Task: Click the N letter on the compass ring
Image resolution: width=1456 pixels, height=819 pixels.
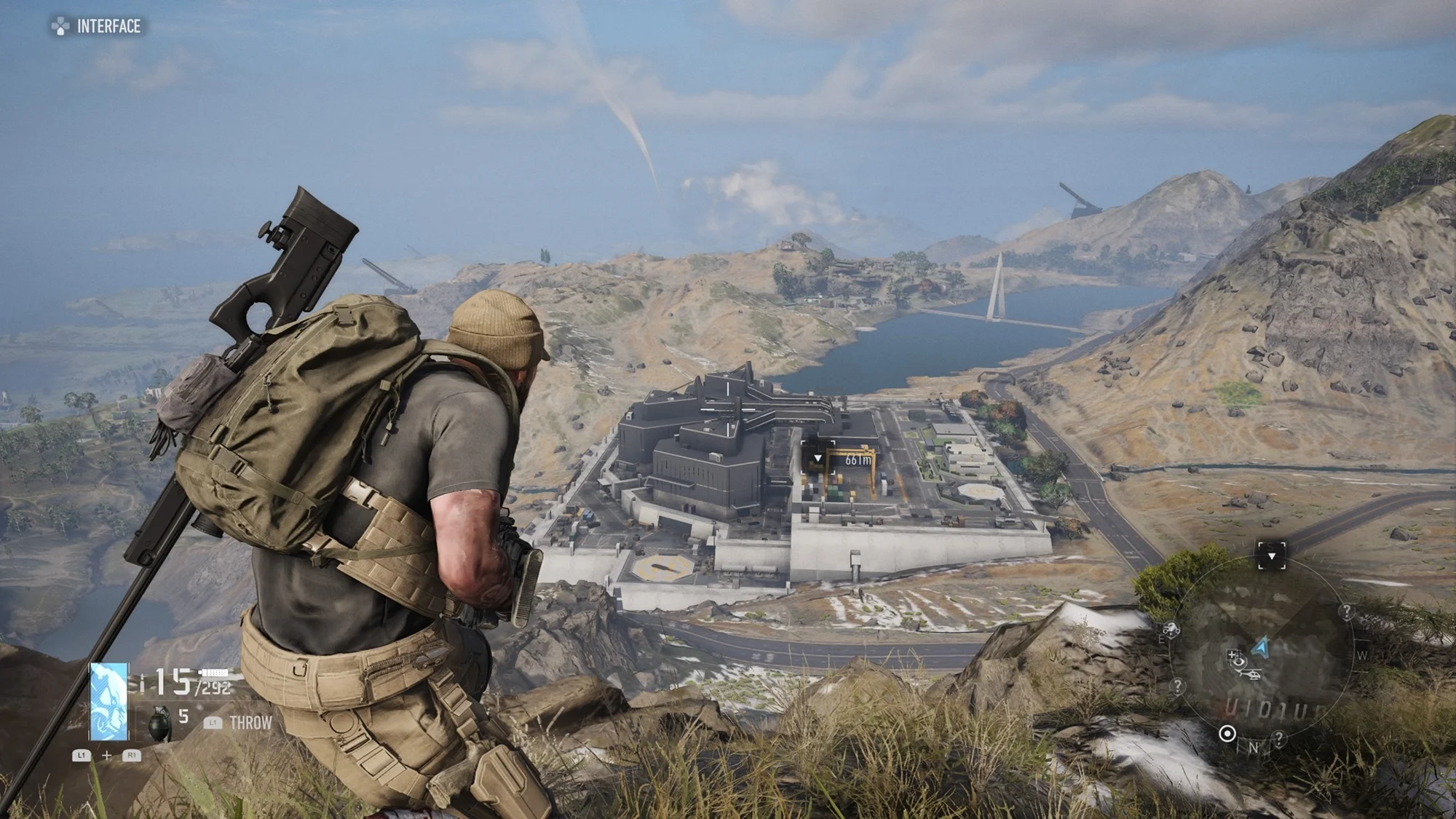Action: pyautogui.click(x=1254, y=748)
